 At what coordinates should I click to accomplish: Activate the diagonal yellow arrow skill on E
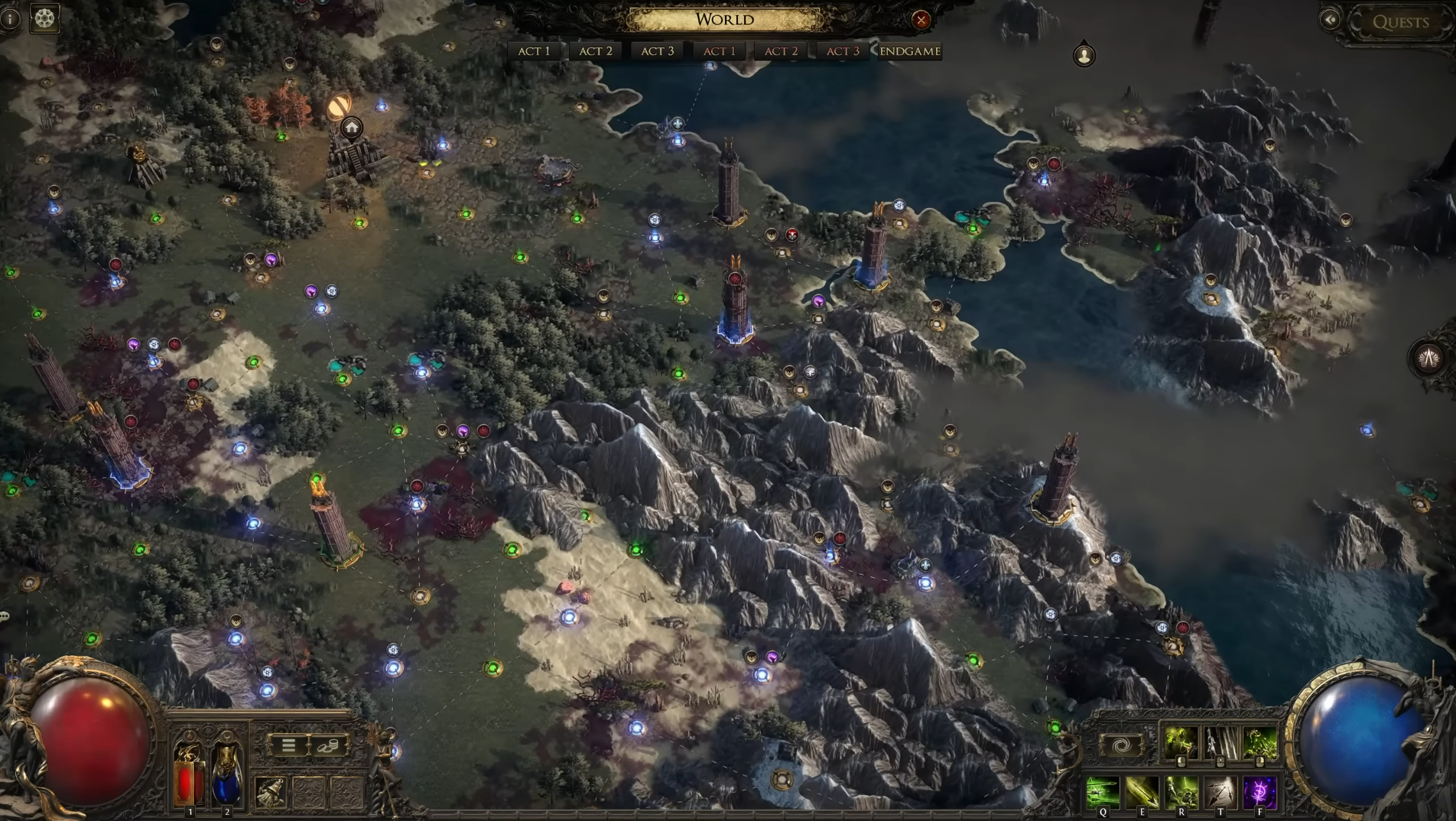pyautogui.click(x=1142, y=792)
